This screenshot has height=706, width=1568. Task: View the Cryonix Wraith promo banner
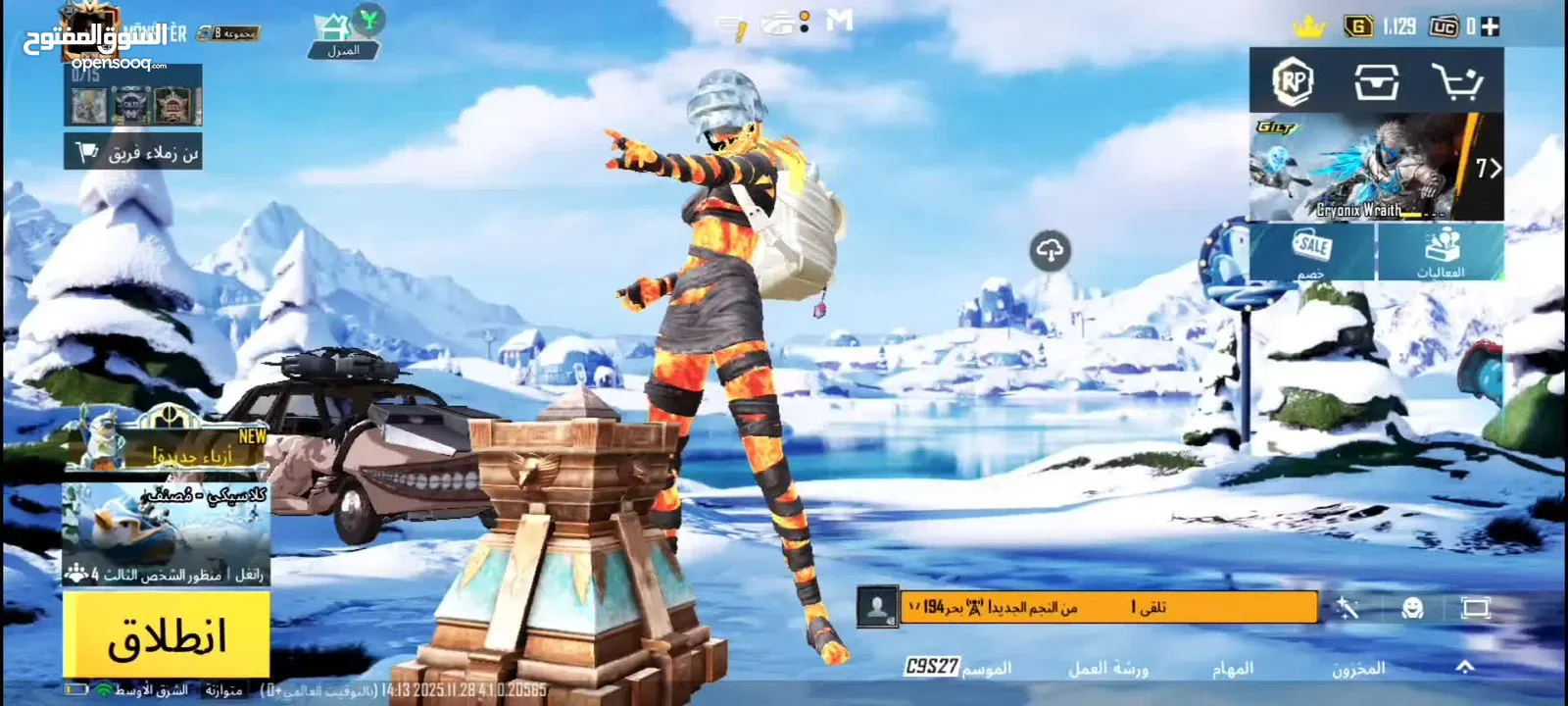tap(1376, 167)
